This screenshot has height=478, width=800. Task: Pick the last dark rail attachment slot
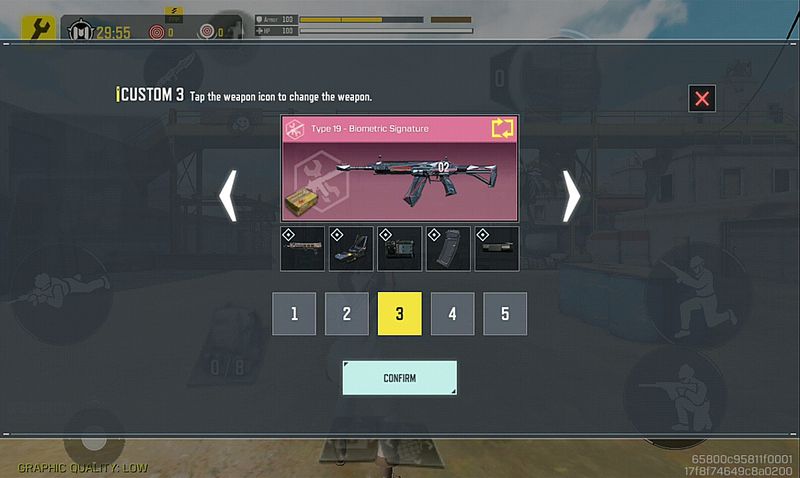497,249
